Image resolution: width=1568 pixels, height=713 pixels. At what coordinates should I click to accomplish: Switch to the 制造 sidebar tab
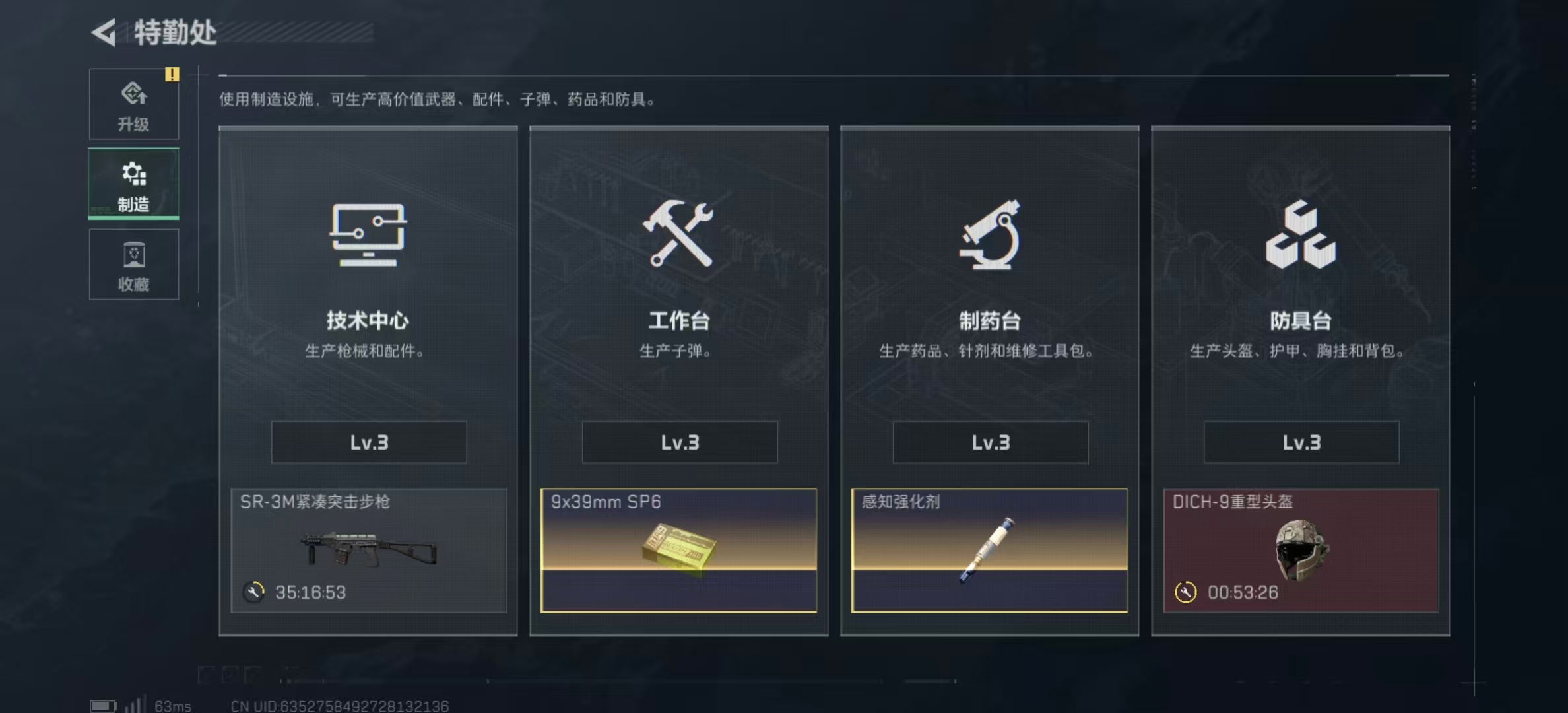click(x=134, y=184)
